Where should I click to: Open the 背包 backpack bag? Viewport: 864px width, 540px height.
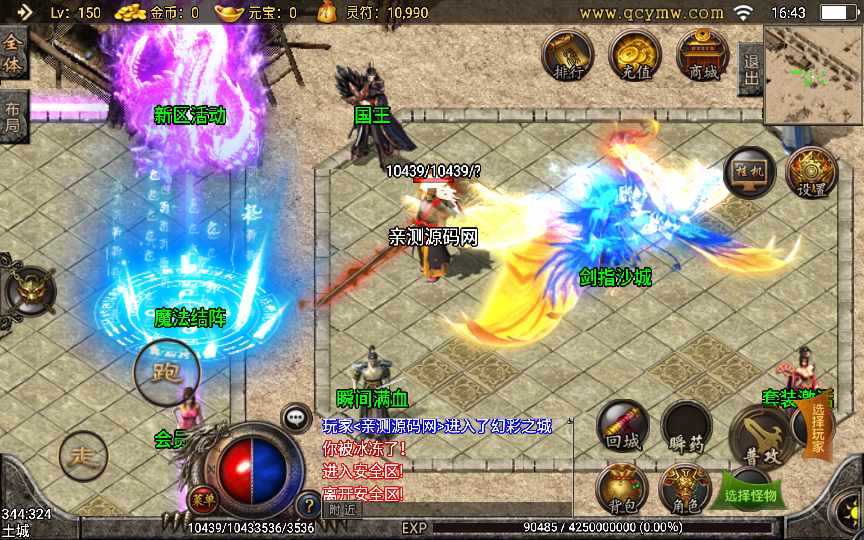pyautogui.click(x=621, y=489)
